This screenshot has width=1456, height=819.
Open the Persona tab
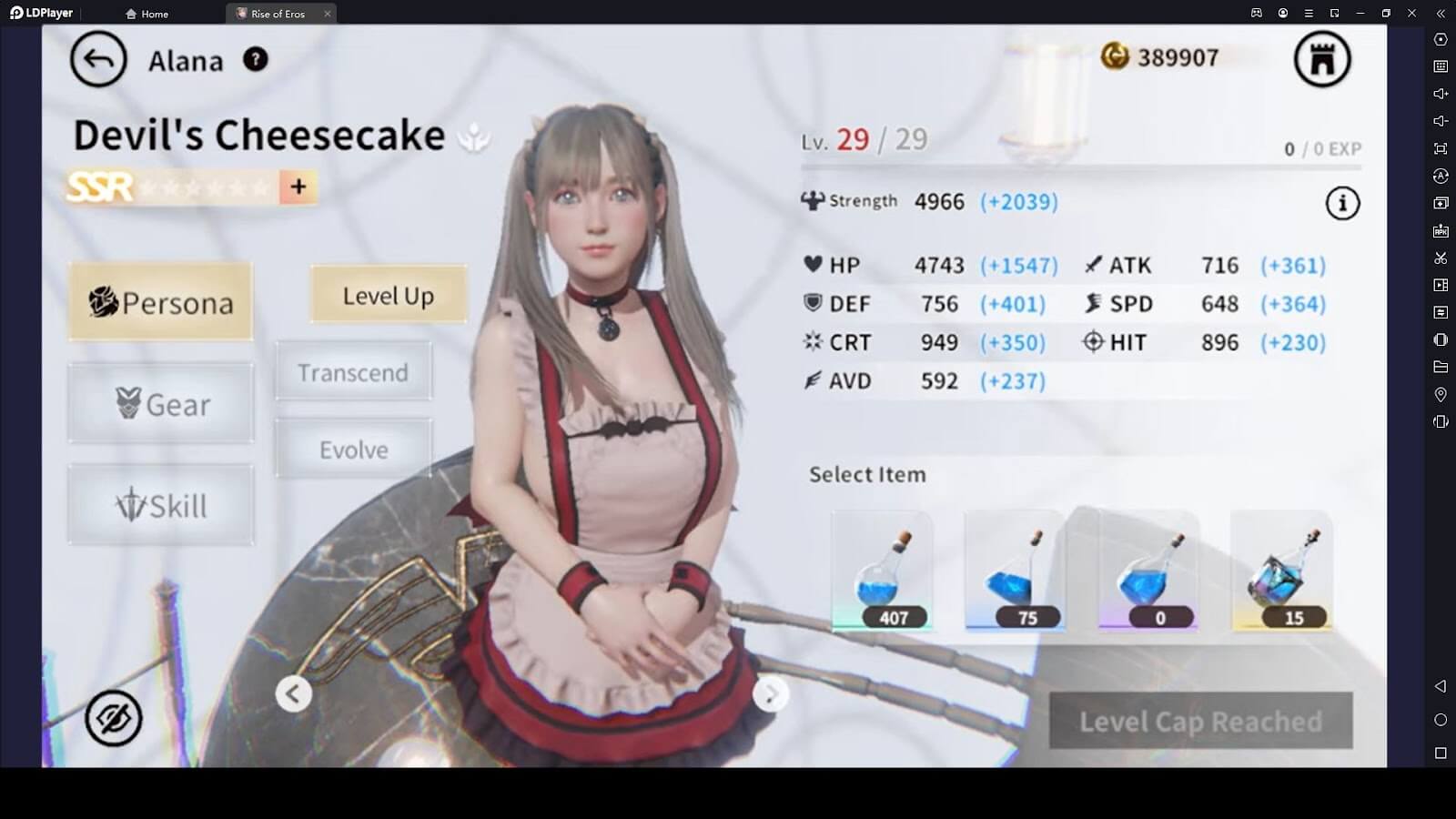click(x=161, y=302)
